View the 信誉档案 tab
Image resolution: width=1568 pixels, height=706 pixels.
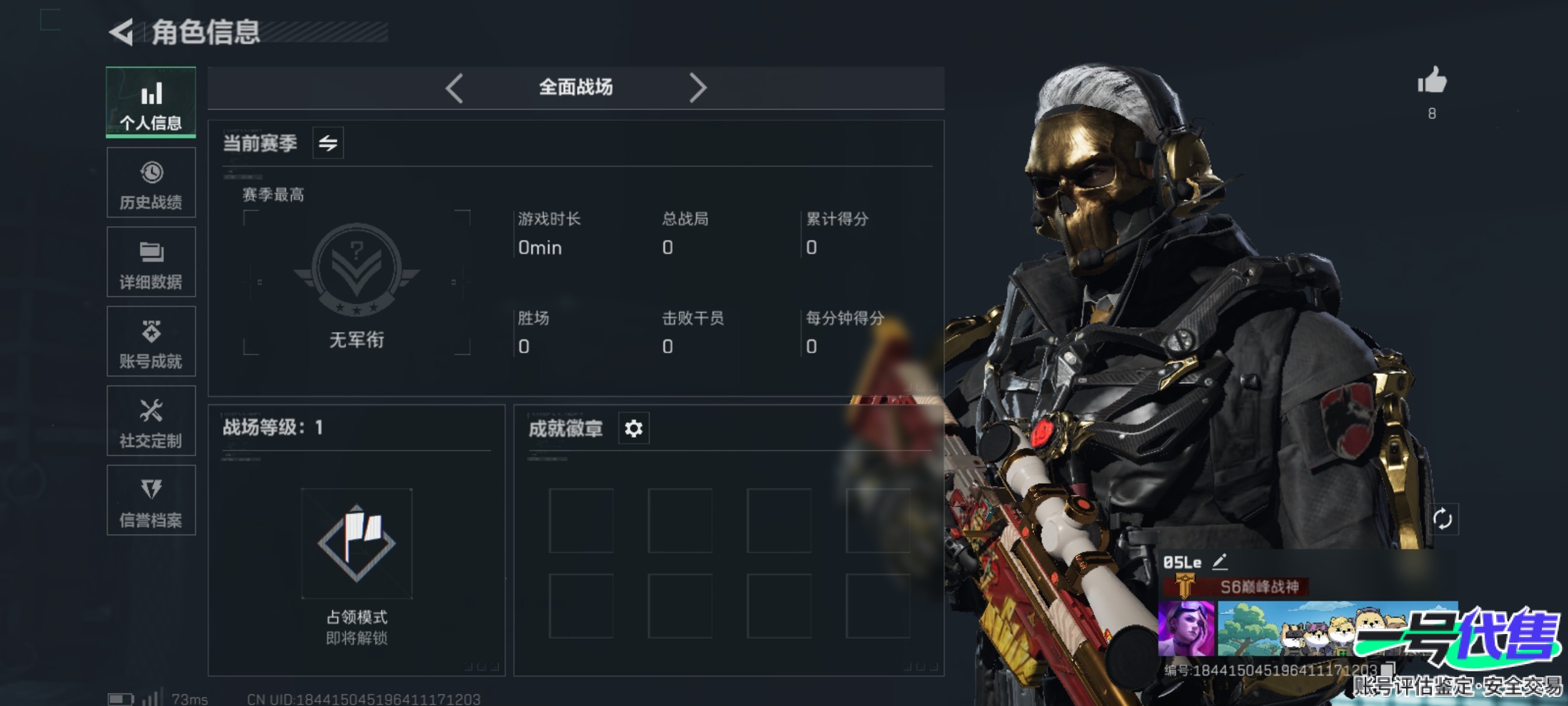151,500
